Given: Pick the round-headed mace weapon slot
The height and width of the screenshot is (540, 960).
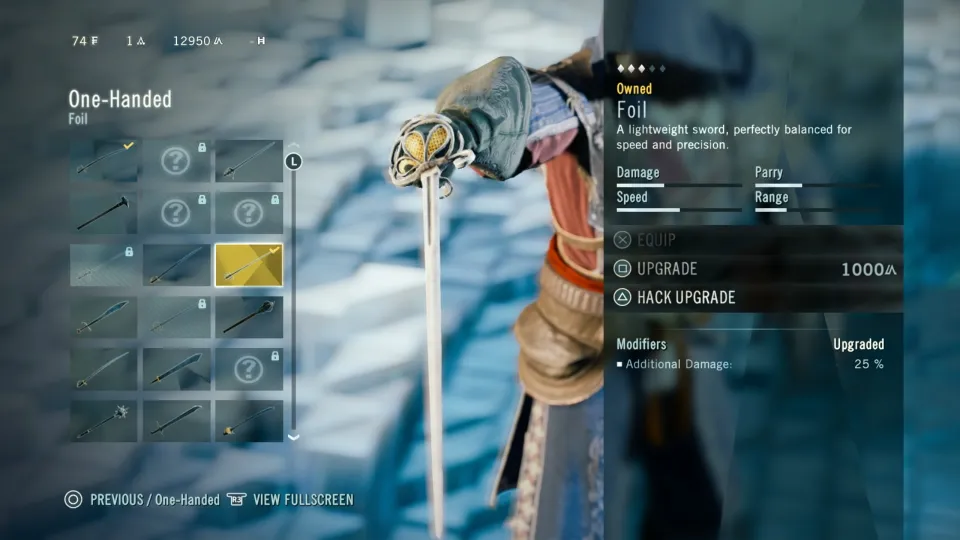Looking at the screenshot, I should point(248,317).
